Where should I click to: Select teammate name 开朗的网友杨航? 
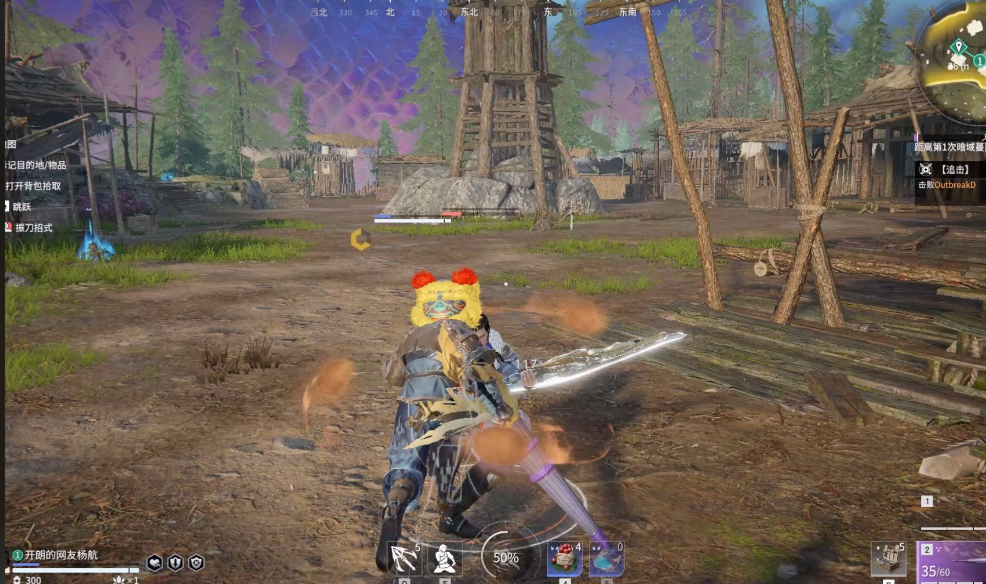click(61, 555)
